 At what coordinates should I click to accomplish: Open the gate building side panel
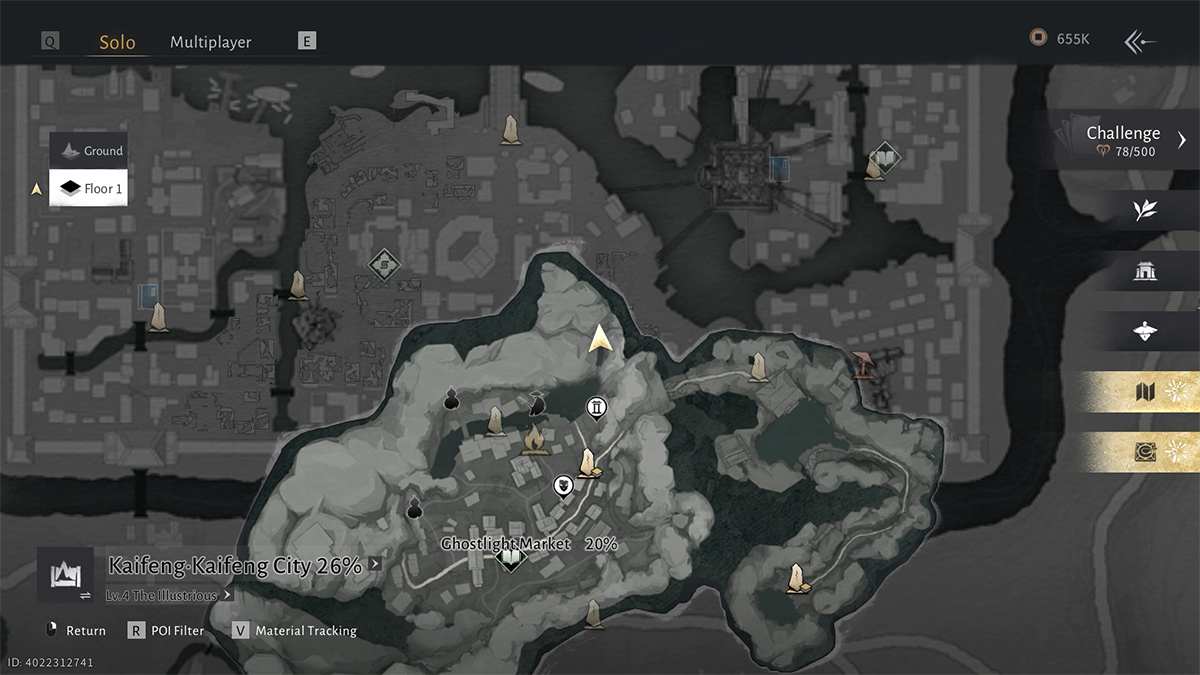click(1145, 271)
